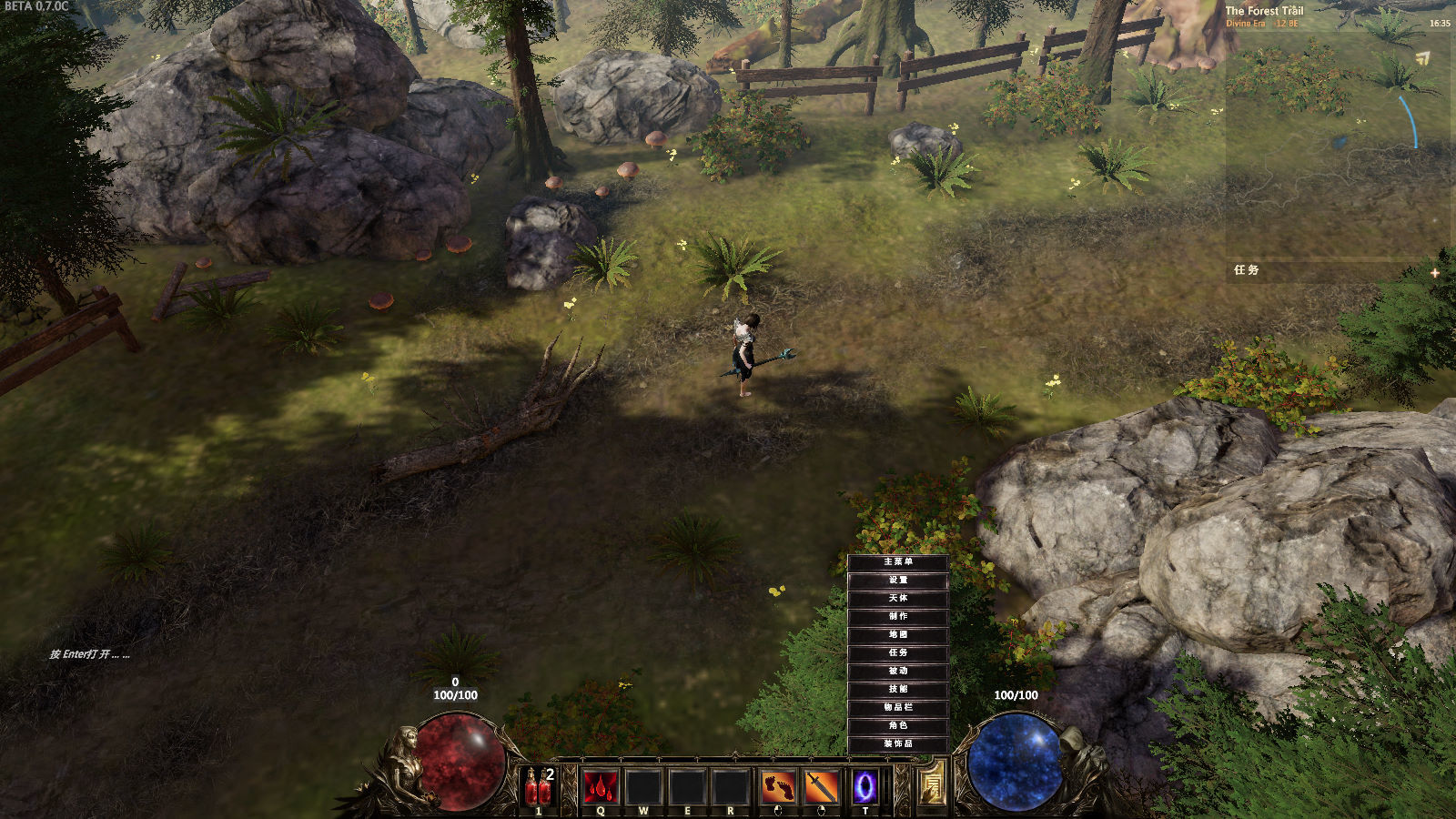Activate the purple portal skill on T
1456x819 pixels.
click(864, 787)
